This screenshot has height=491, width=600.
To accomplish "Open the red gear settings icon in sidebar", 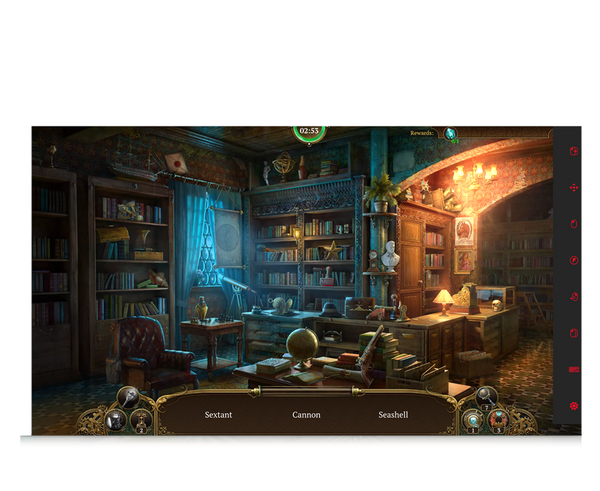I will coord(574,406).
